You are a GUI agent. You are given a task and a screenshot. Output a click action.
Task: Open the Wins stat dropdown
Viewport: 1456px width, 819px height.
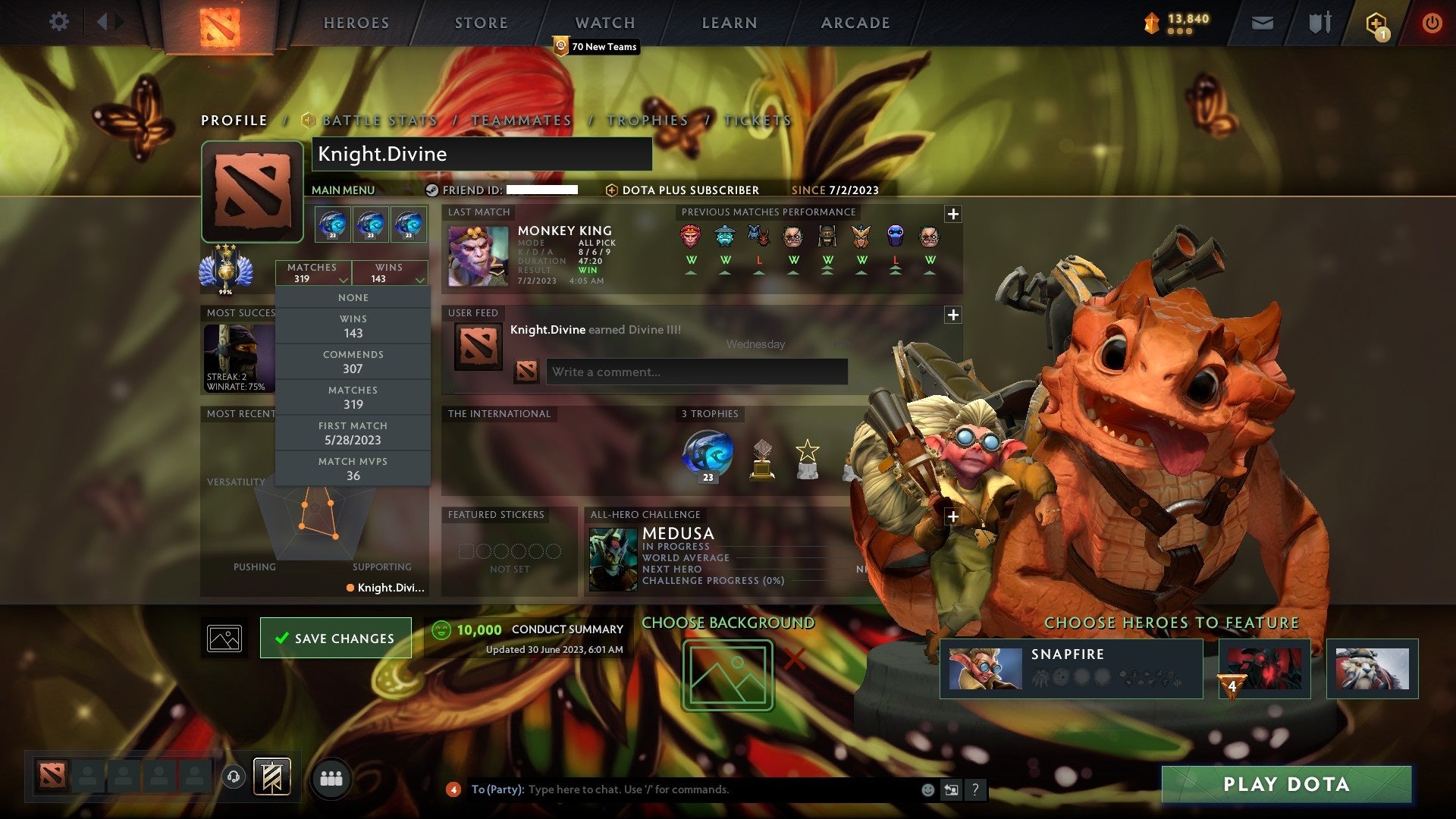pyautogui.click(x=390, y=273)
